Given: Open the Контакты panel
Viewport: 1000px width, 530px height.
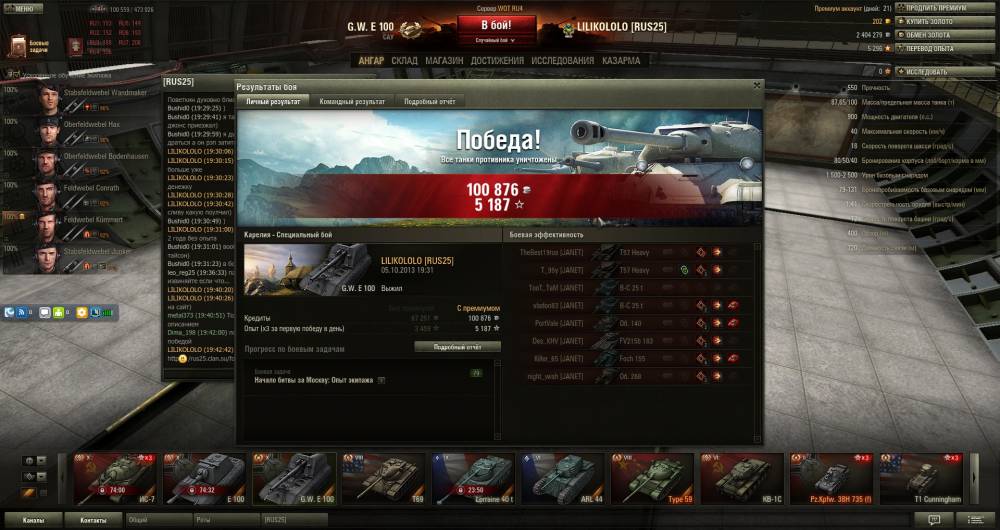Looking at the screenshot, I should coord(94,520).
